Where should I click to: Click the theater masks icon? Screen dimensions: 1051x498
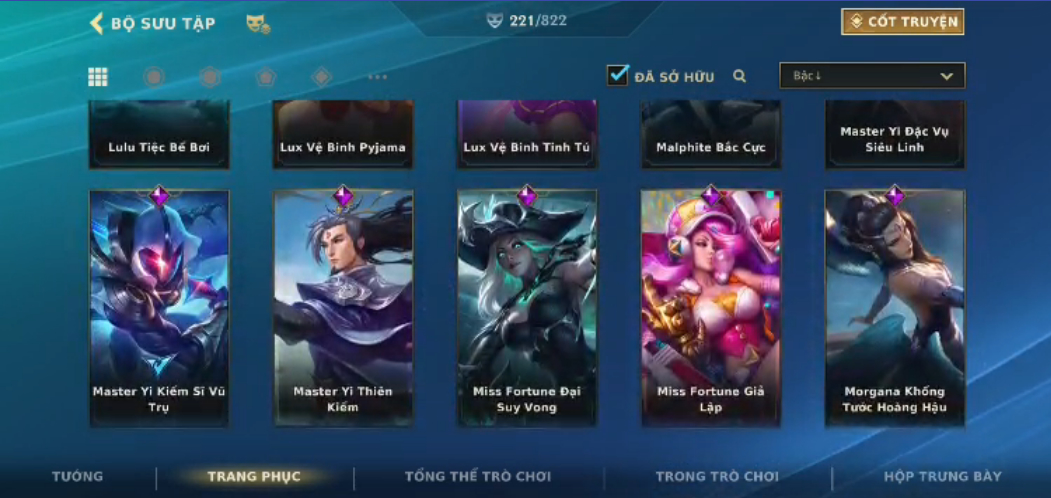pos(258,23)
